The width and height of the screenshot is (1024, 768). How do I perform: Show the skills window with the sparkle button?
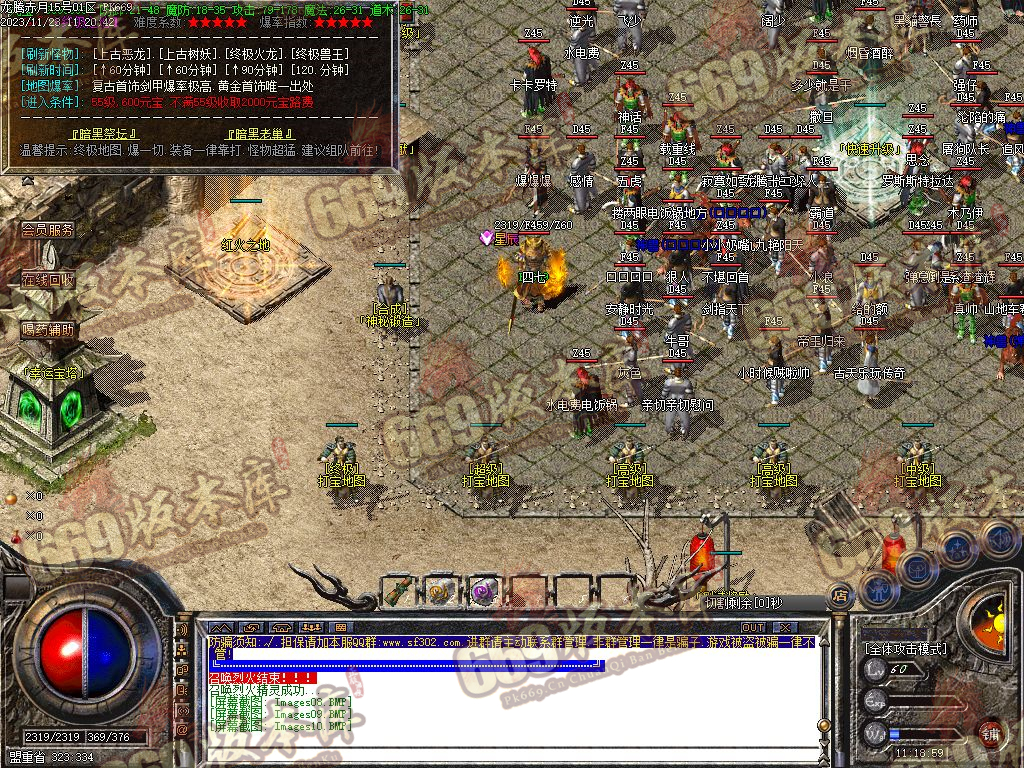pyautogui.click(x=957, y=547)
